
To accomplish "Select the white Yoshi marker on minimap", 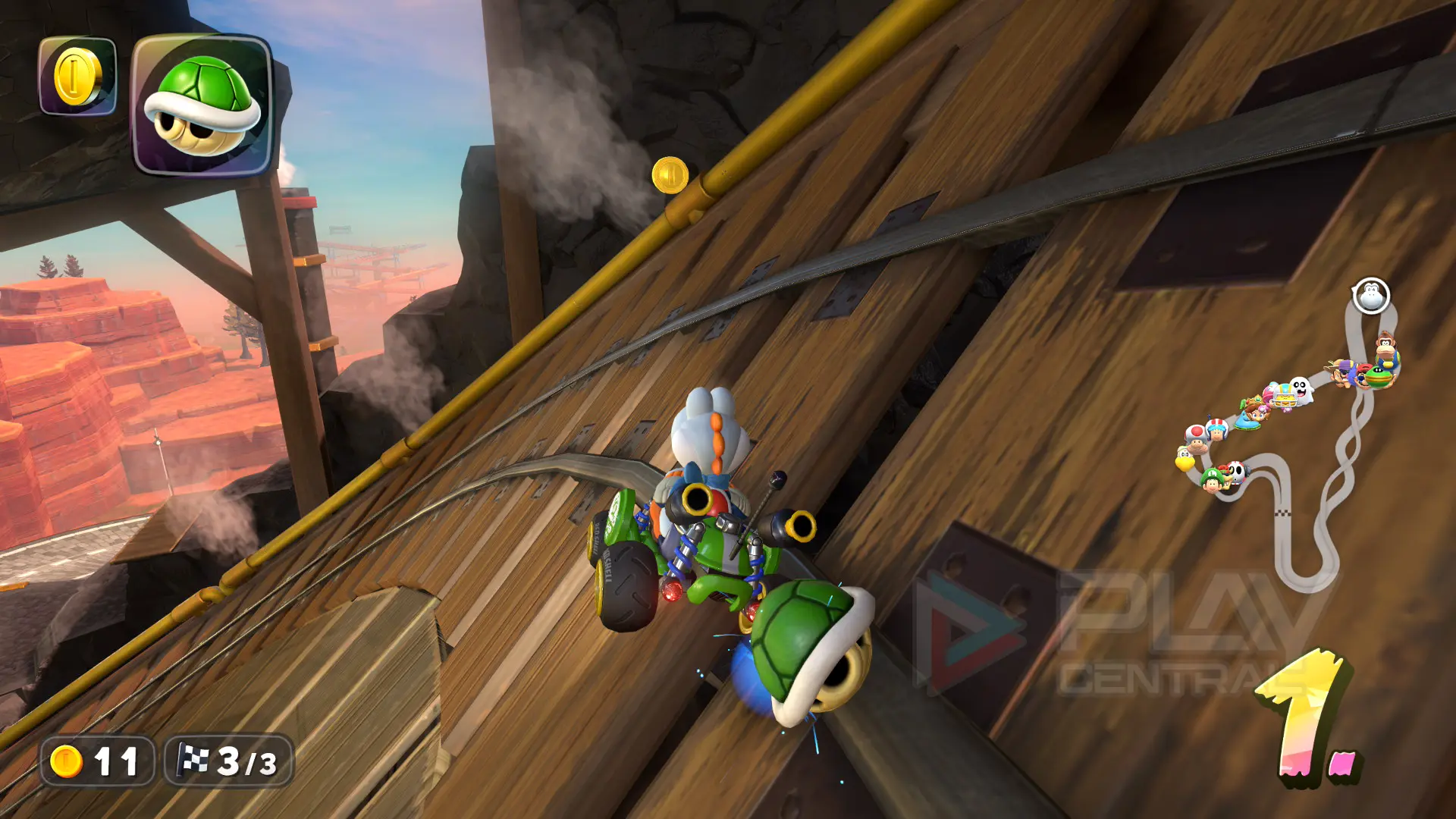I will click(1370, 296).
